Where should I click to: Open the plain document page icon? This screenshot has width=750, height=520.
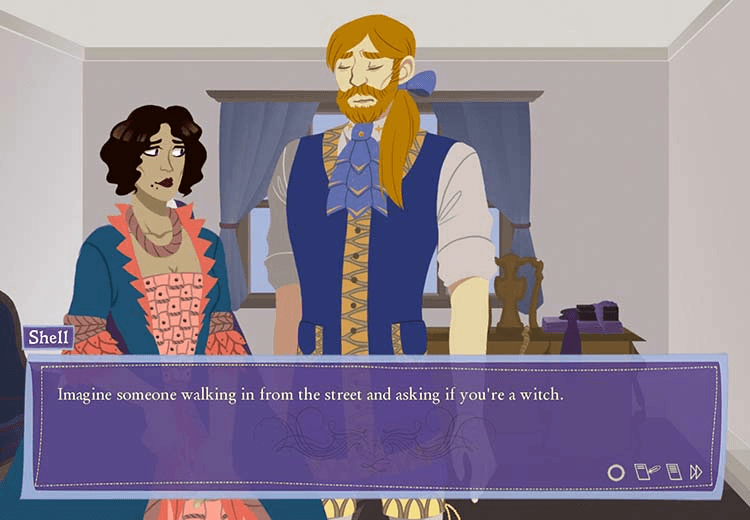672,470
